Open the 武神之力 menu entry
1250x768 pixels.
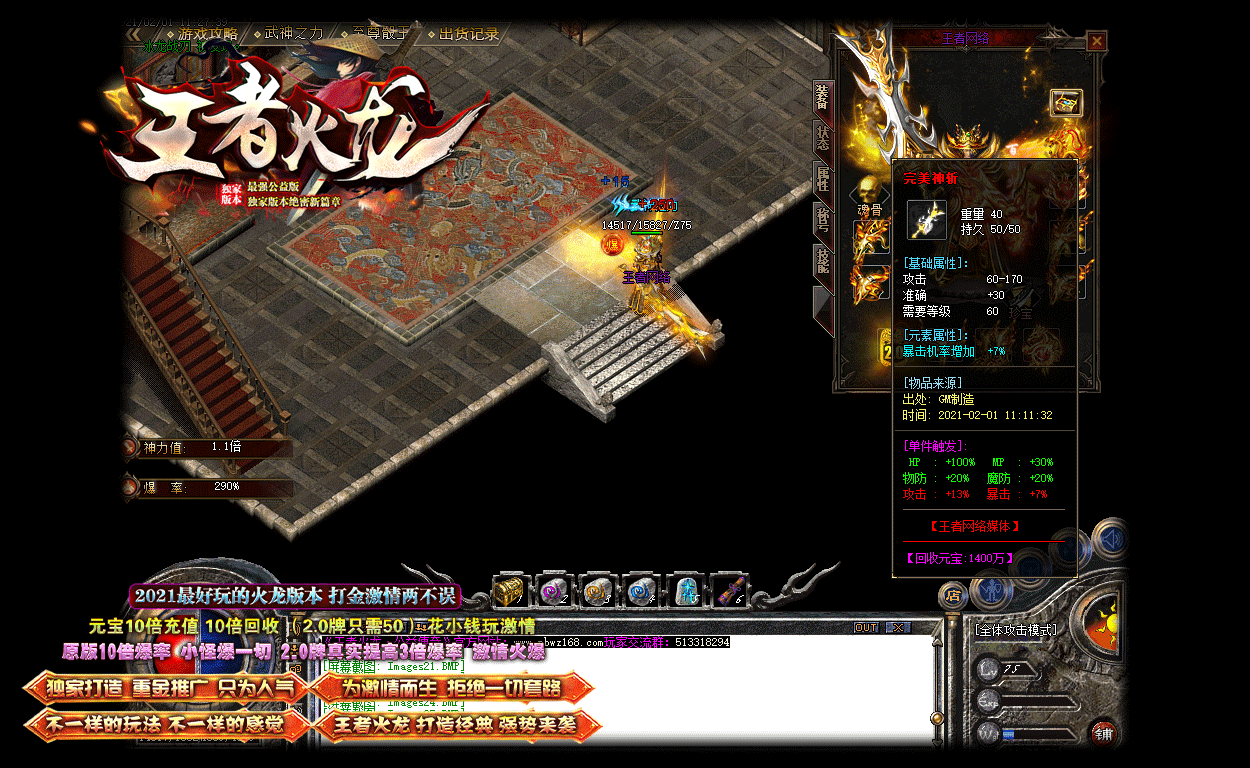[293, 34]
